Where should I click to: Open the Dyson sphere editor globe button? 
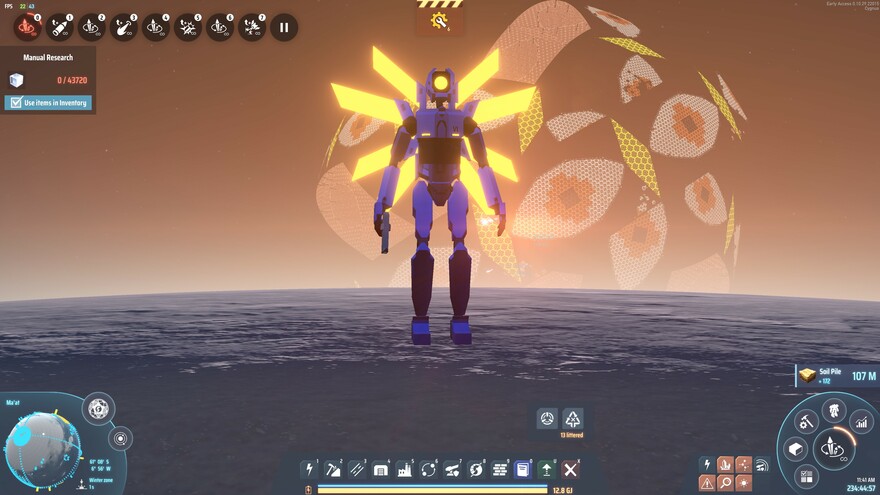(98, 408)
